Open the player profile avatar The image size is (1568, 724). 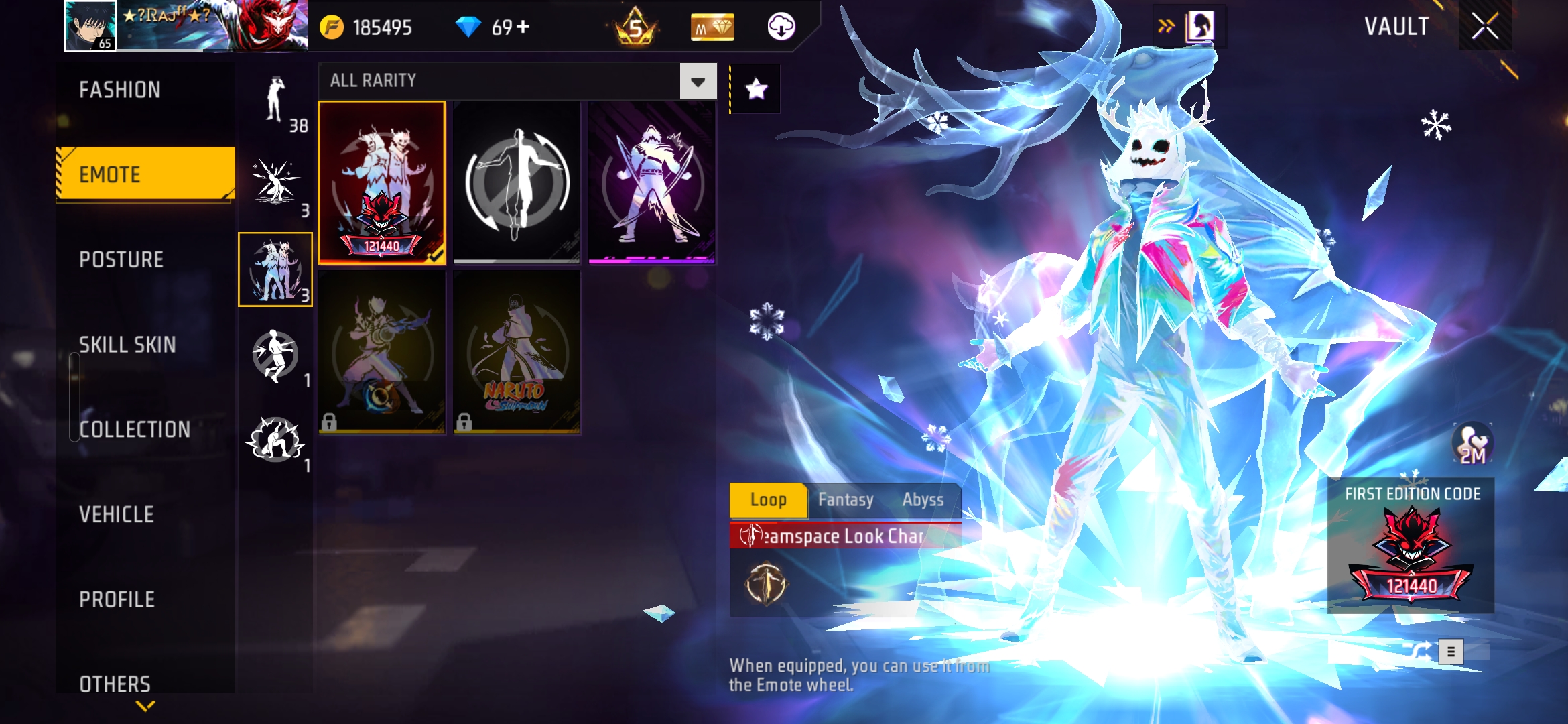[90, 25]
